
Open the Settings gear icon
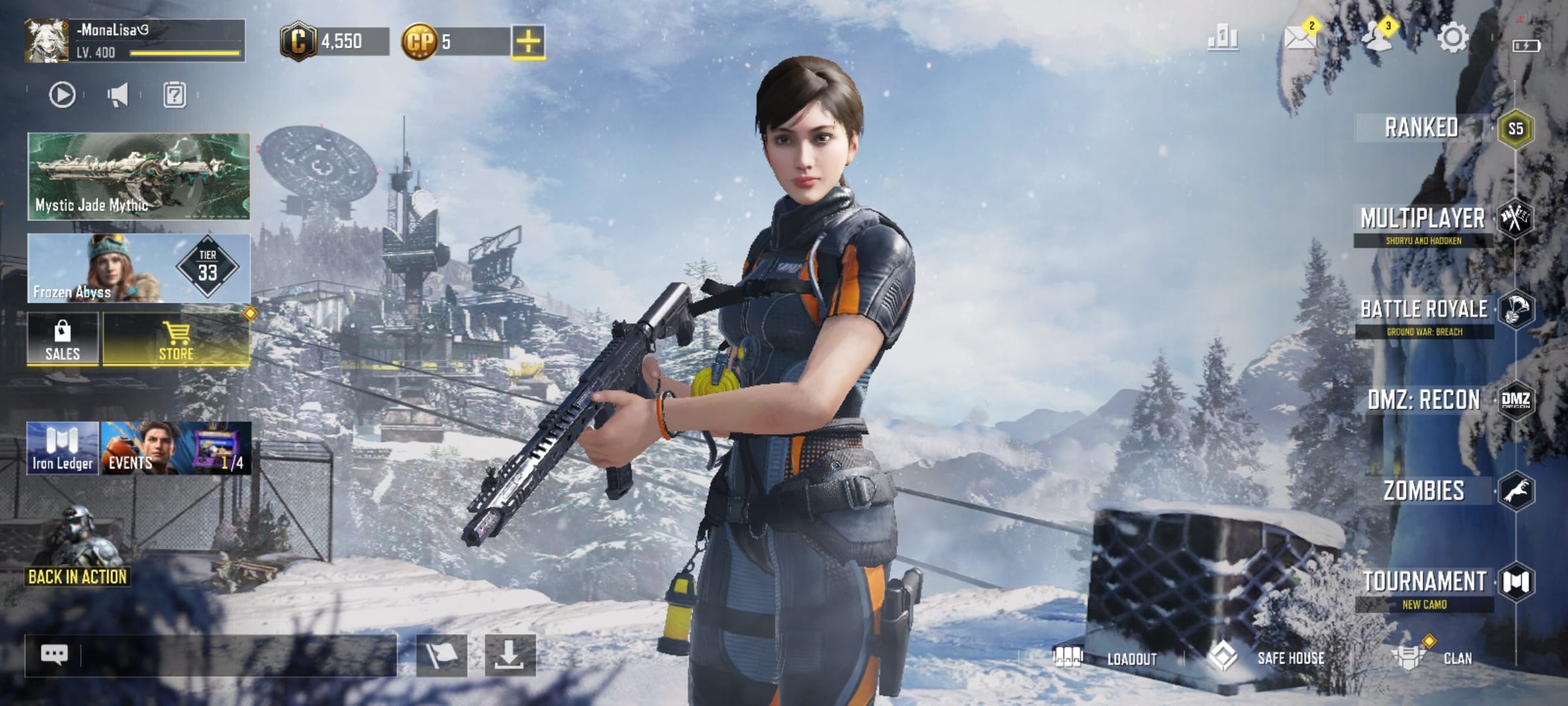(x=1452, y=38)
